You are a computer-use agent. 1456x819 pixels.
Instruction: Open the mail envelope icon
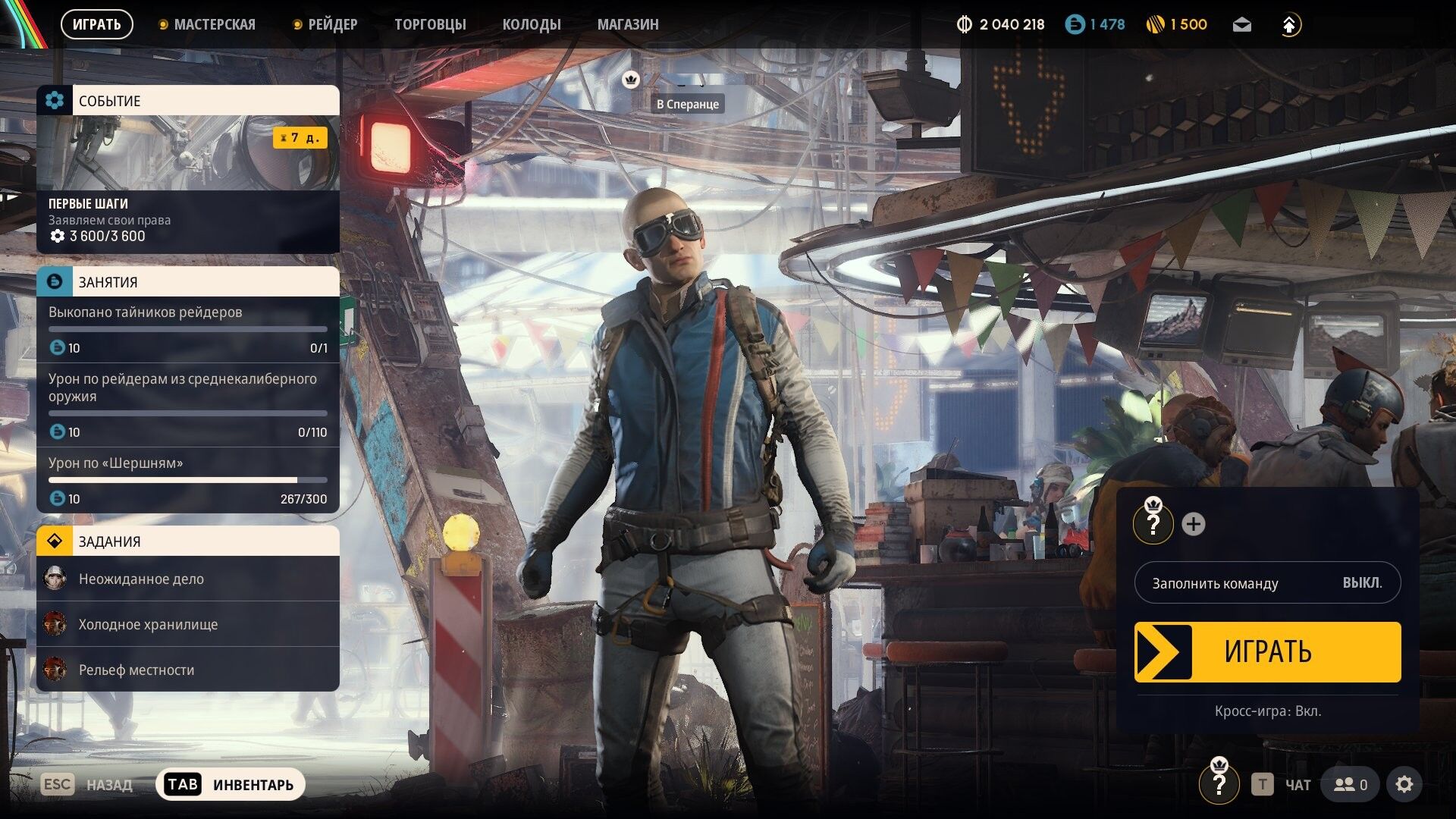1244,24
